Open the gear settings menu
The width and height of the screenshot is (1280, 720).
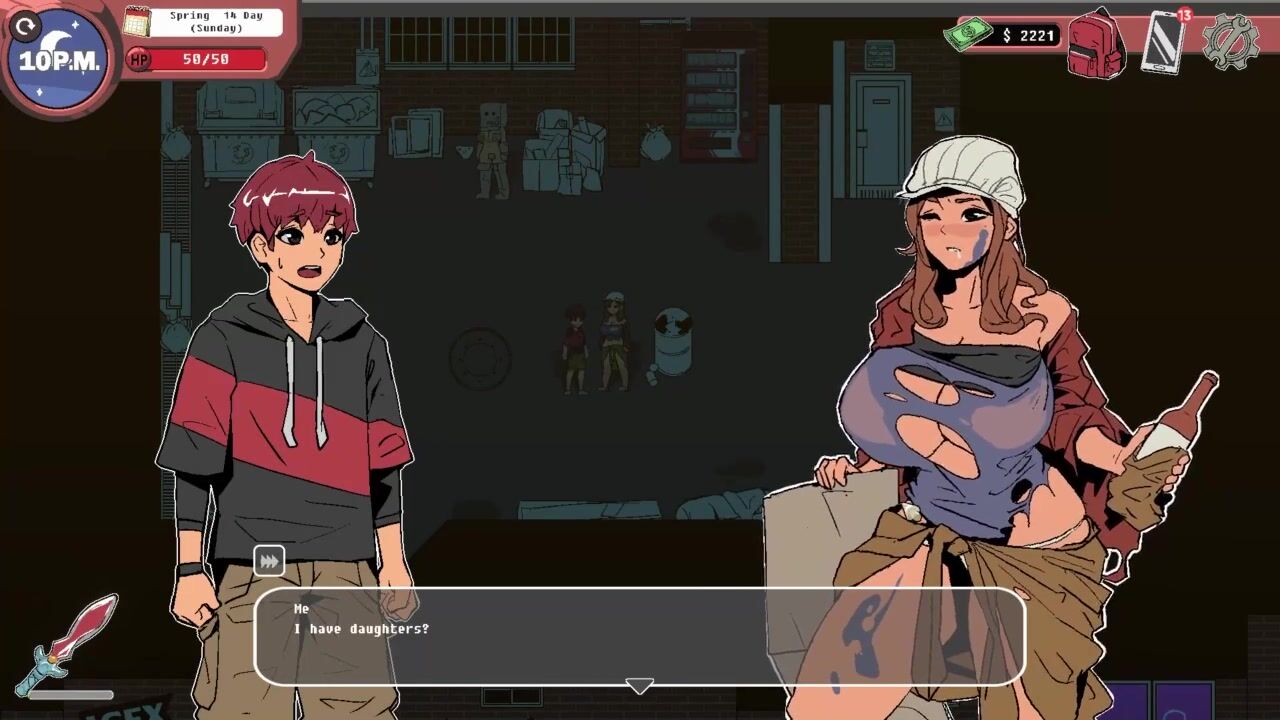click(x=1230, y=42)
